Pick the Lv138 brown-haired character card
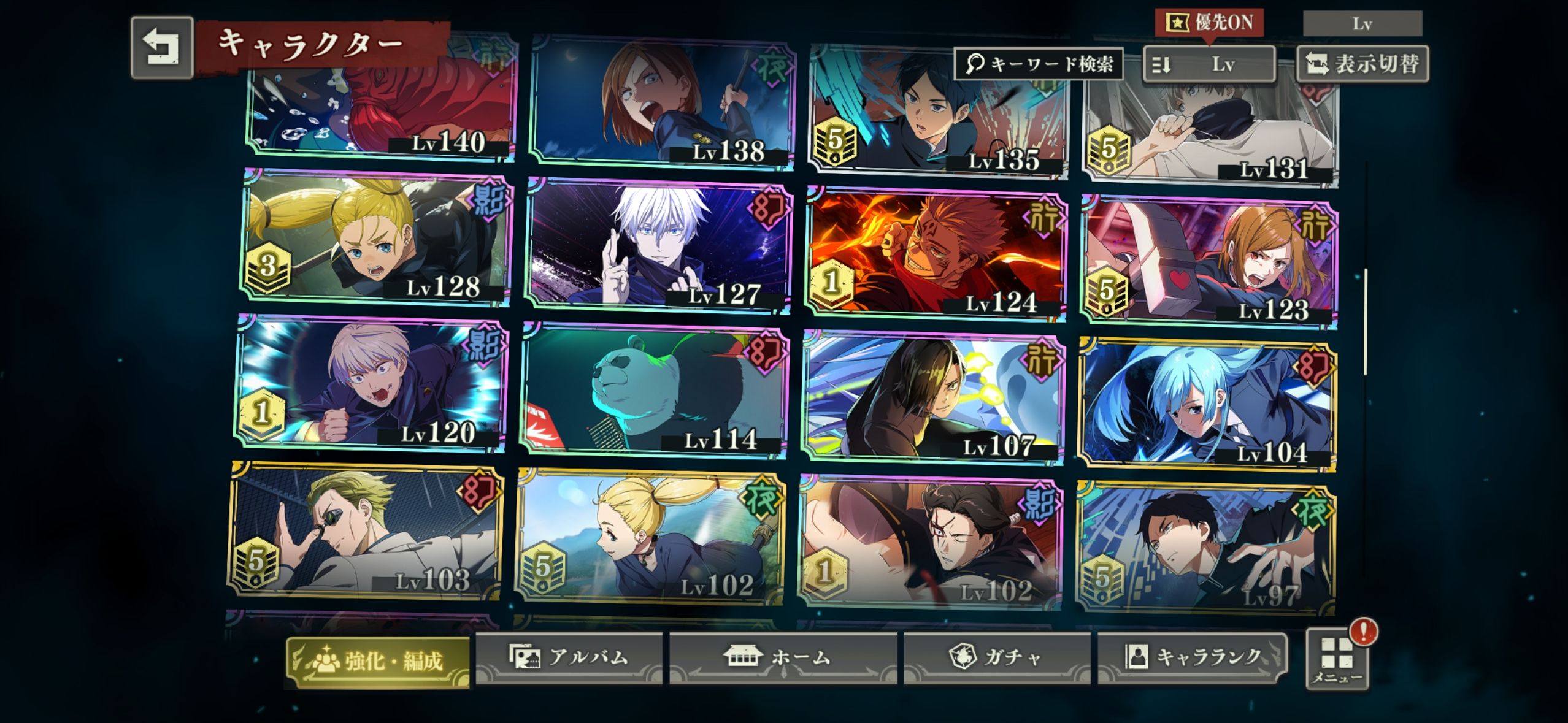This screenshot has width=1568, height=723. click(x=663, y=101)
